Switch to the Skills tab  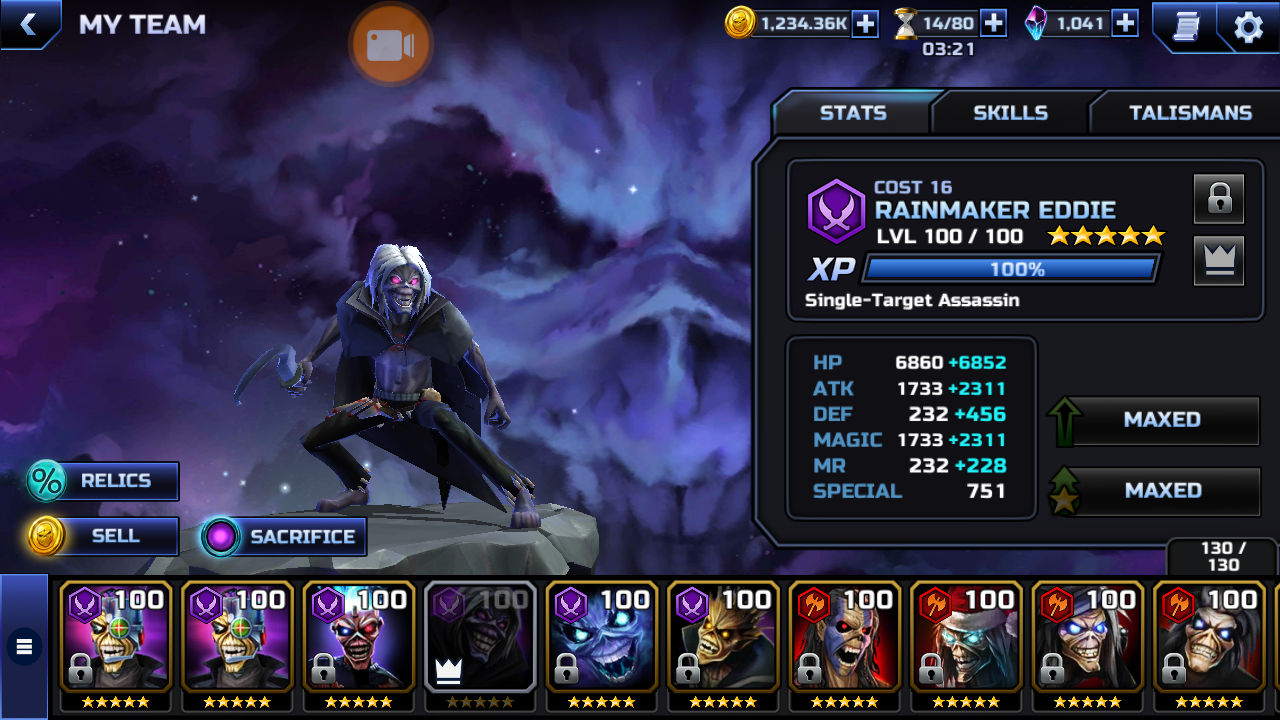[1010, 113]
